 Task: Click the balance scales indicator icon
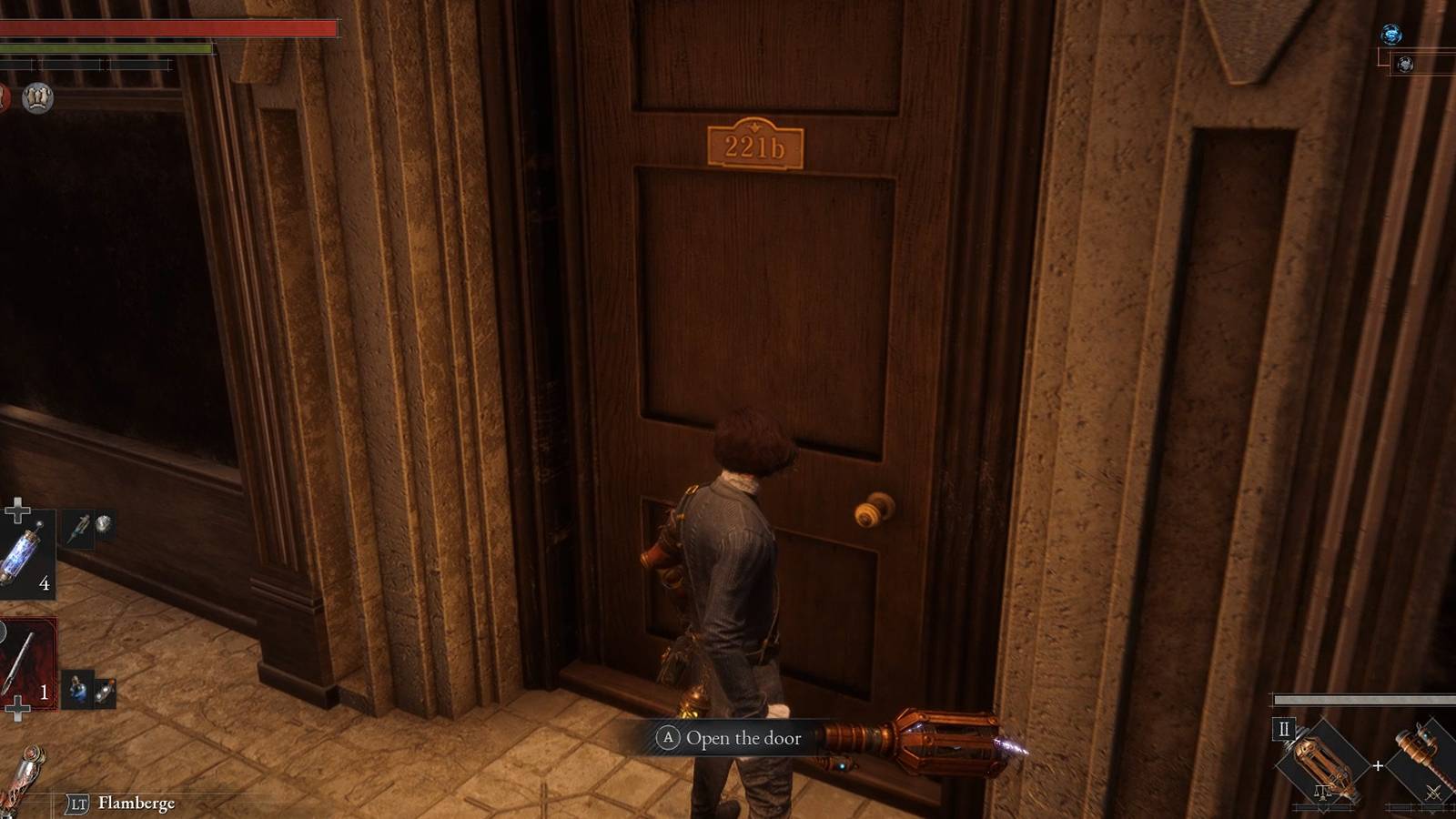pyautogui.click(x=1323, y=792)
